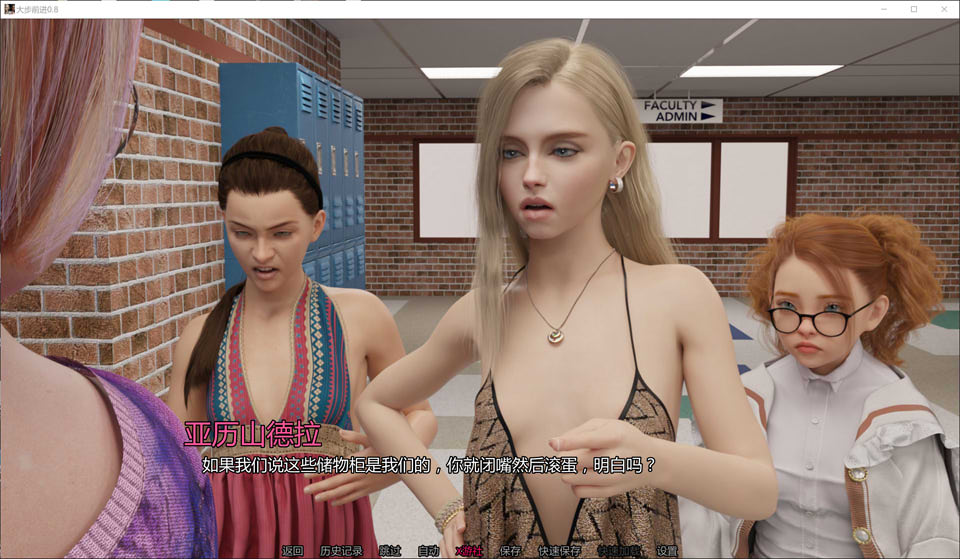Skip dialogue using 跳过
This screenshot has height=559, width=960.
tap(390, 550)
